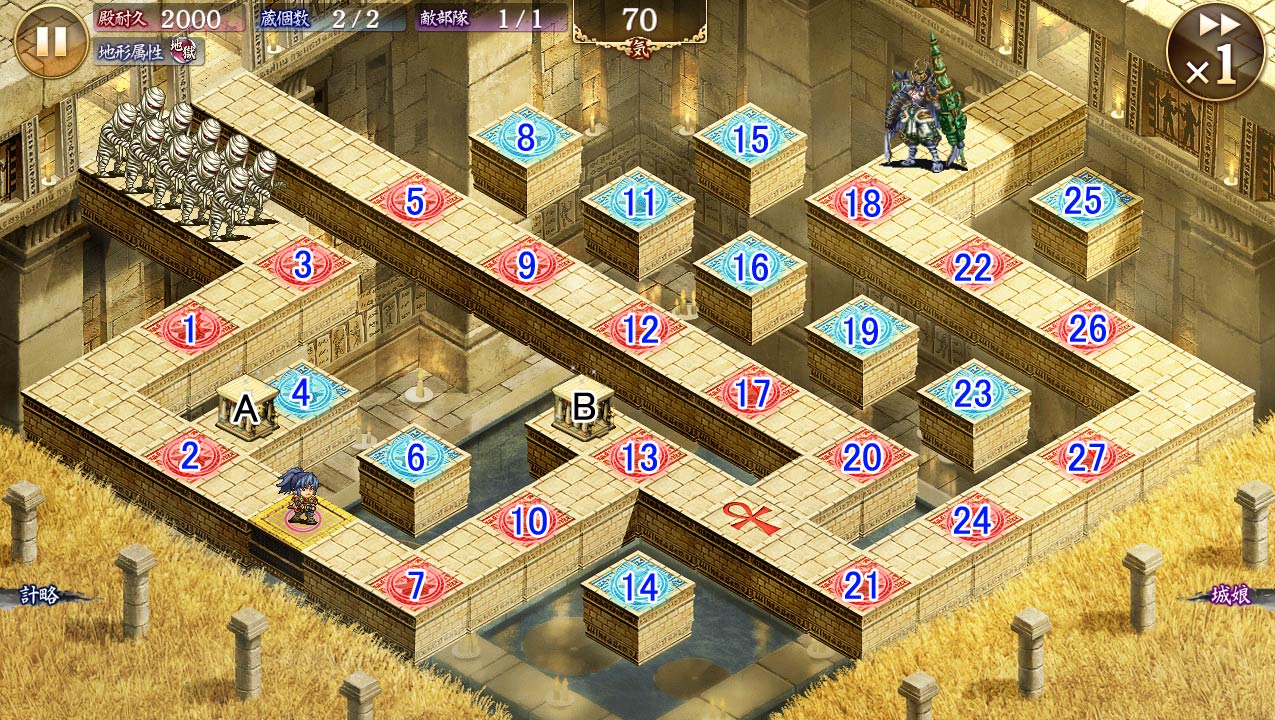Pick red deployment tile 27
The image size is (1275, 720).
pyautogui.click(x=1085, y=458)
